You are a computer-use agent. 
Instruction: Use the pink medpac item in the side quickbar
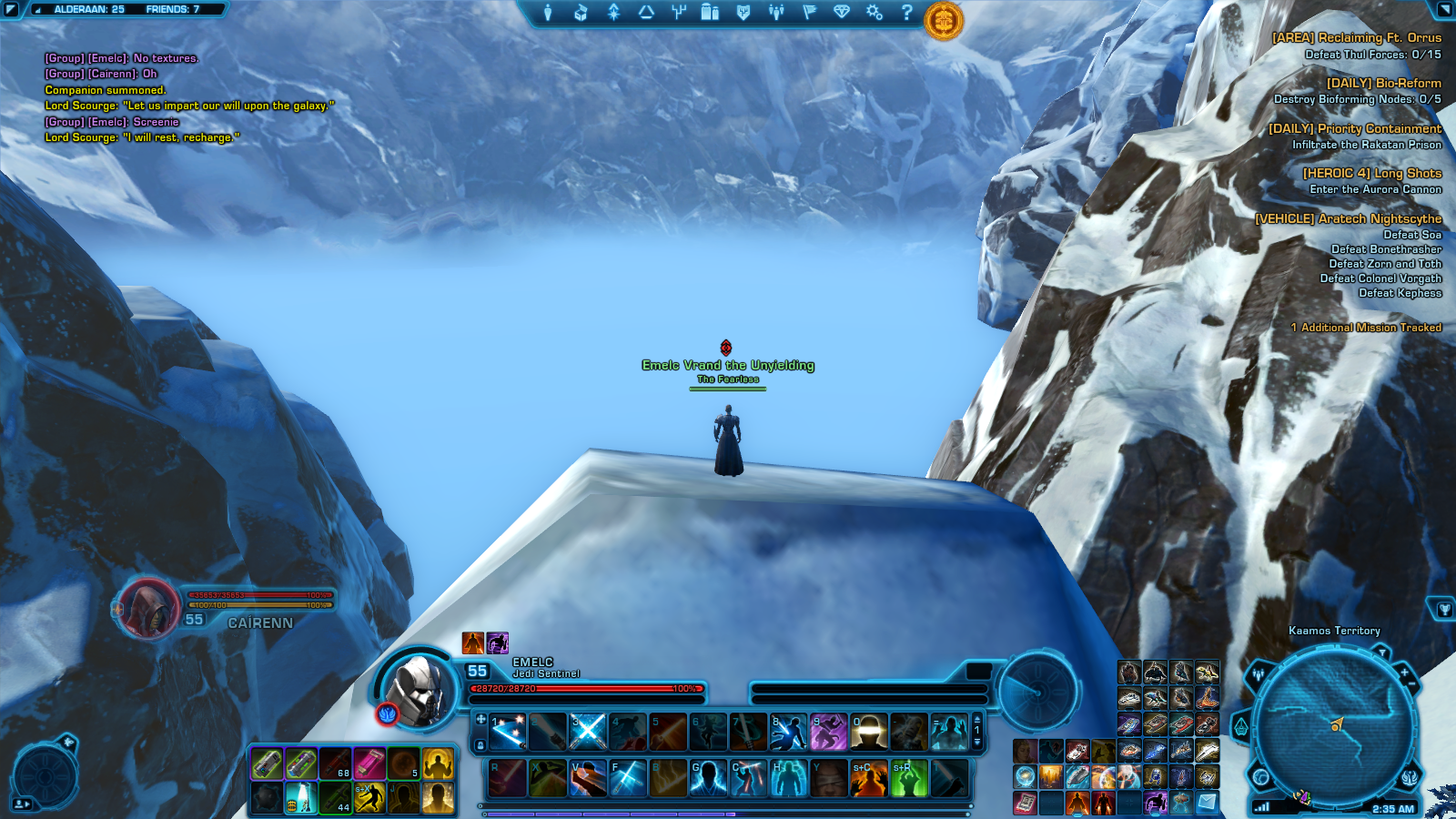369,764
